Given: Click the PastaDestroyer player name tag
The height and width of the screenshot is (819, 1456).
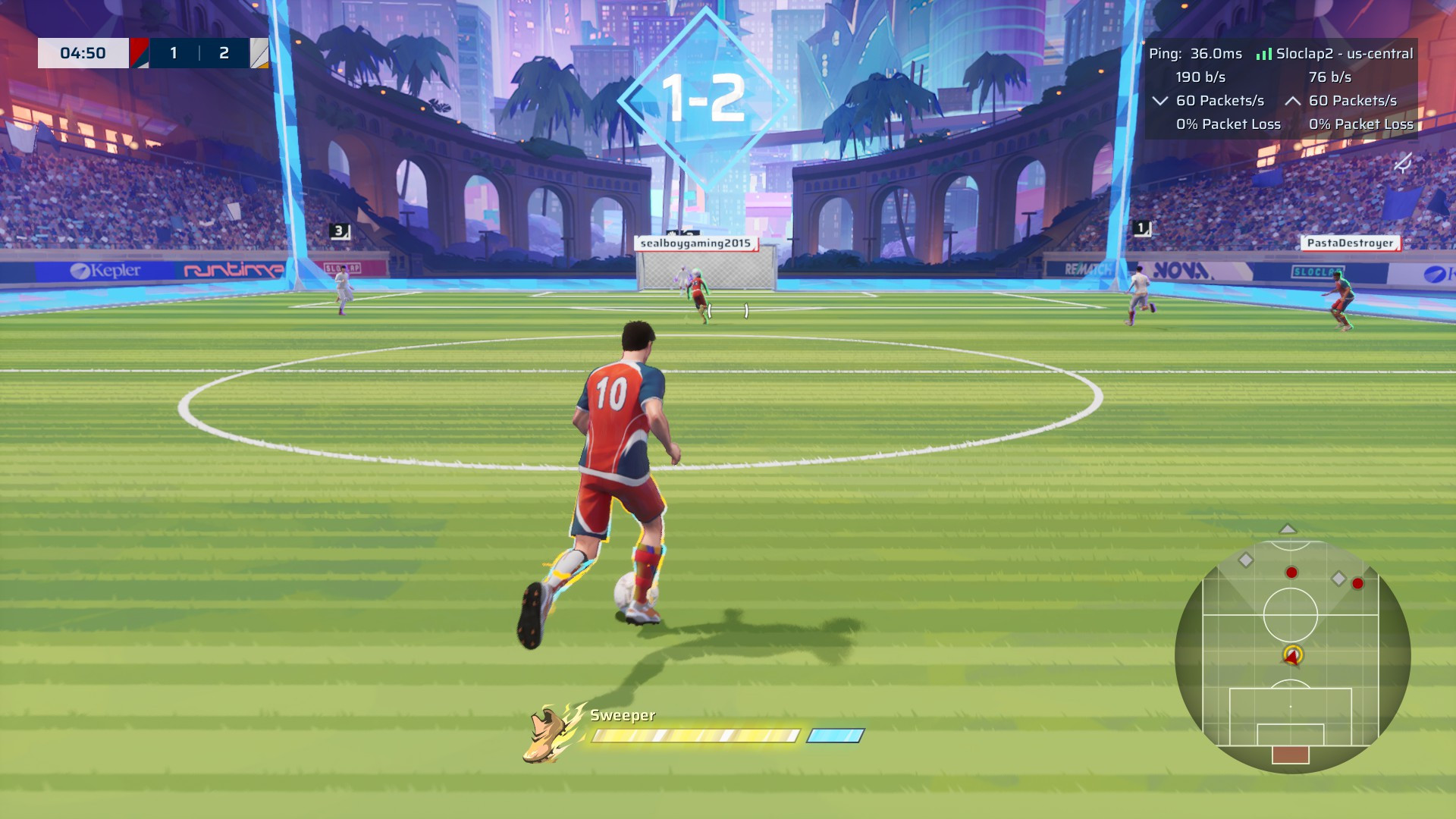Looking at the screenshot, I should 1350,243.
